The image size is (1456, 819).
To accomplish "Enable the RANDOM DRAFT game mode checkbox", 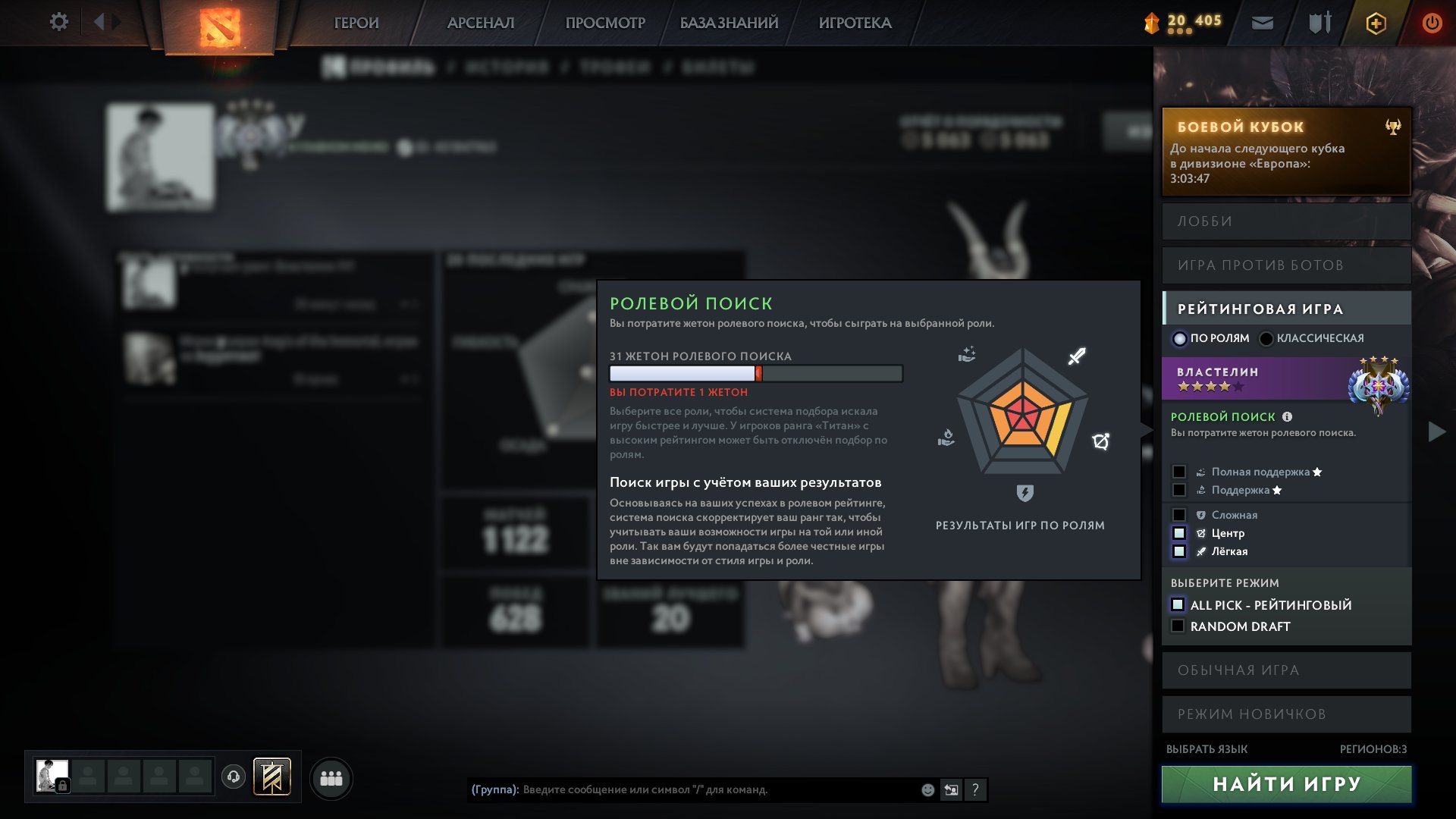I will [1178, 626].
